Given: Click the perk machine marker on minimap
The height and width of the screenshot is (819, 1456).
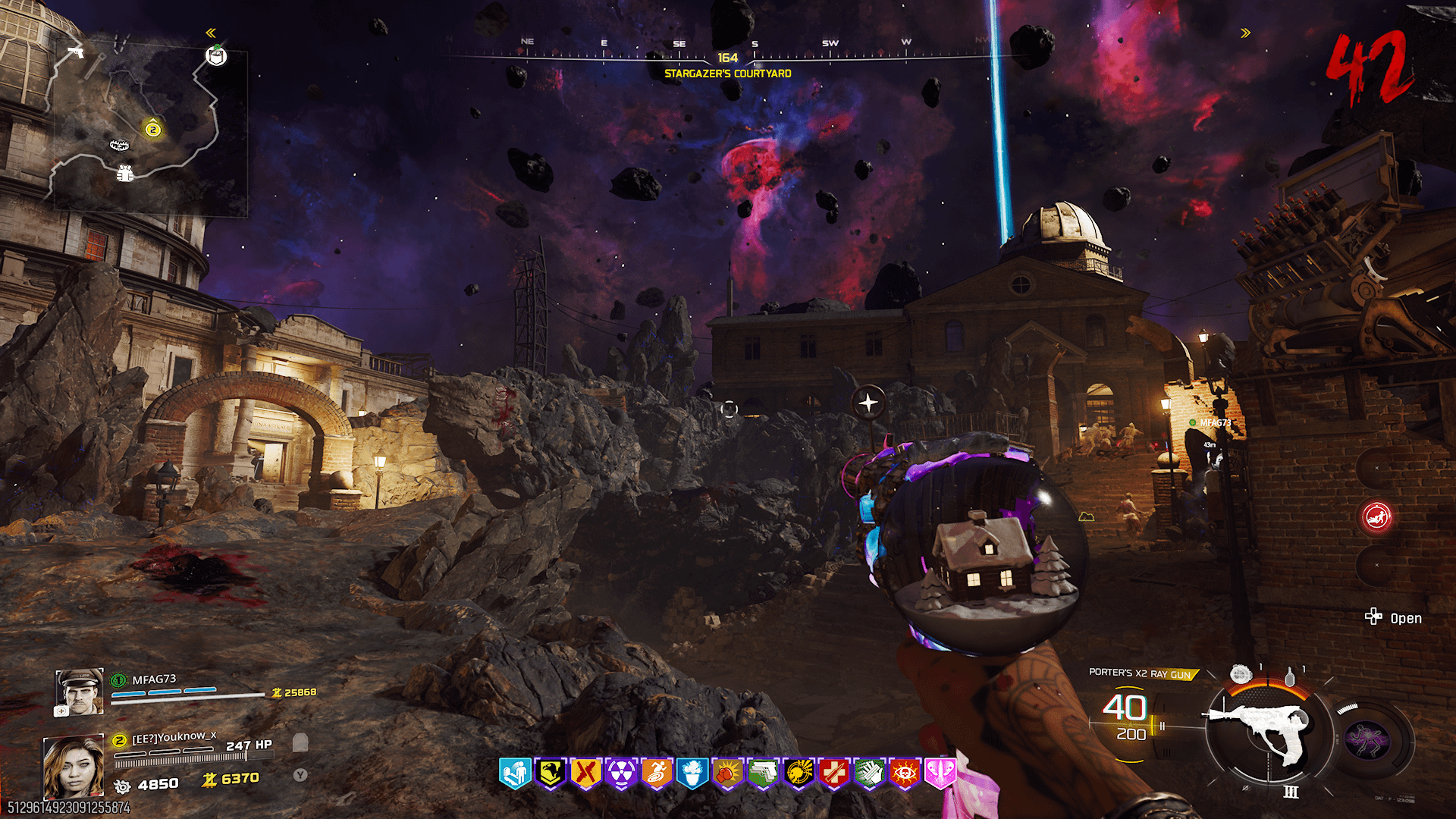Looking at the screenshot, I should [216, 55].
